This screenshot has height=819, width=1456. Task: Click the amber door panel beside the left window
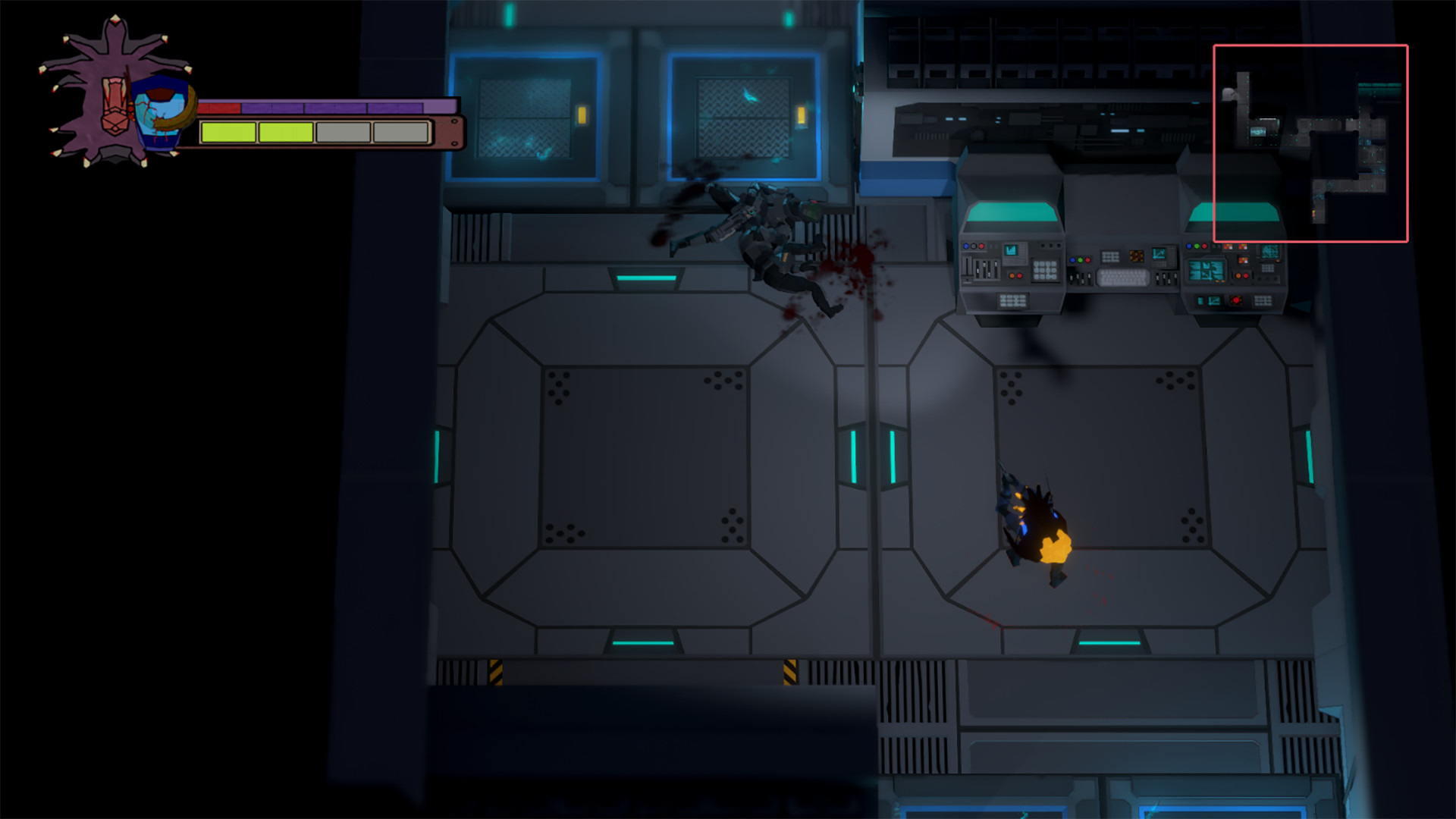pos(581,115)
